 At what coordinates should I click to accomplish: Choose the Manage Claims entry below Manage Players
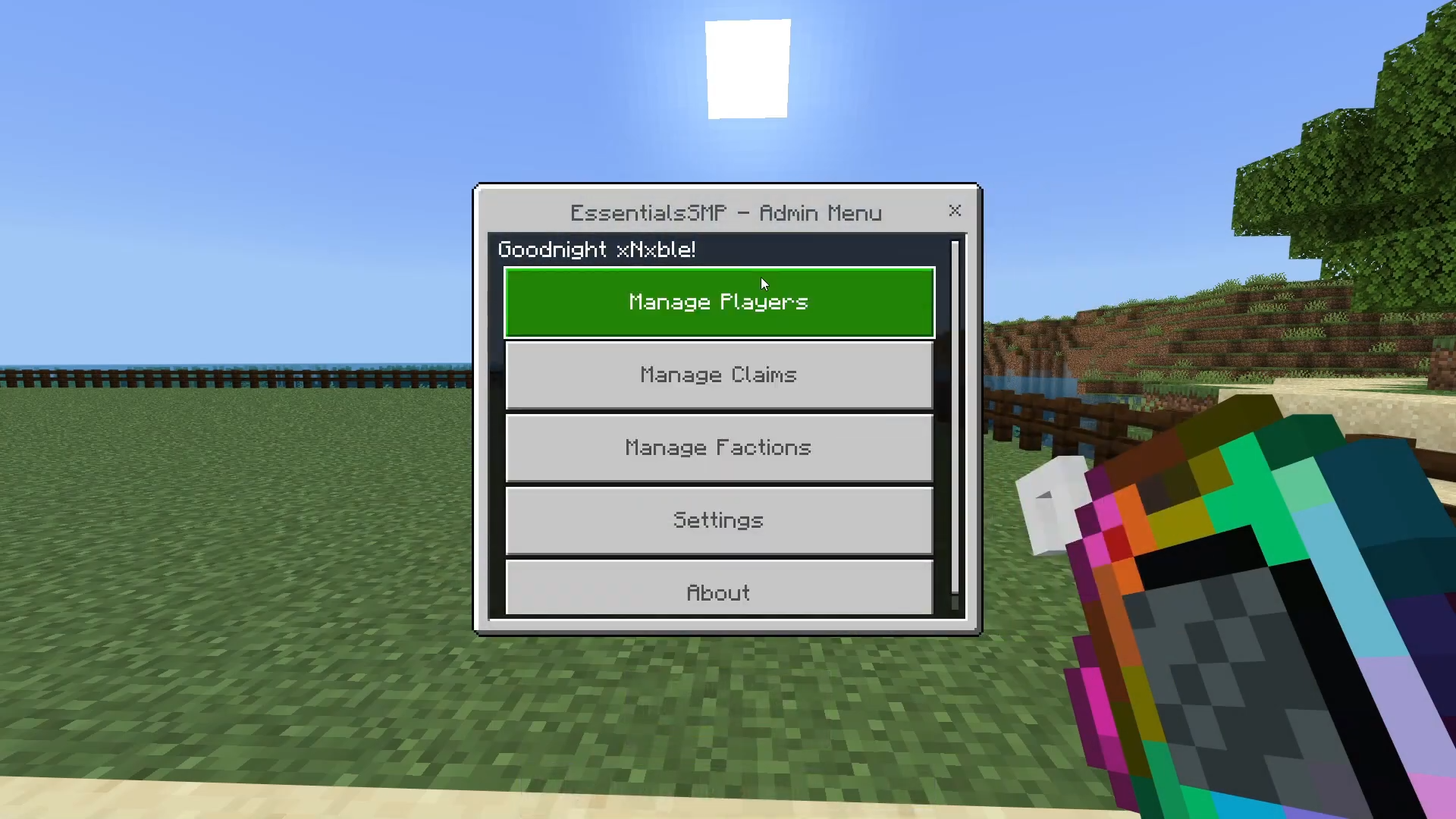718,374
